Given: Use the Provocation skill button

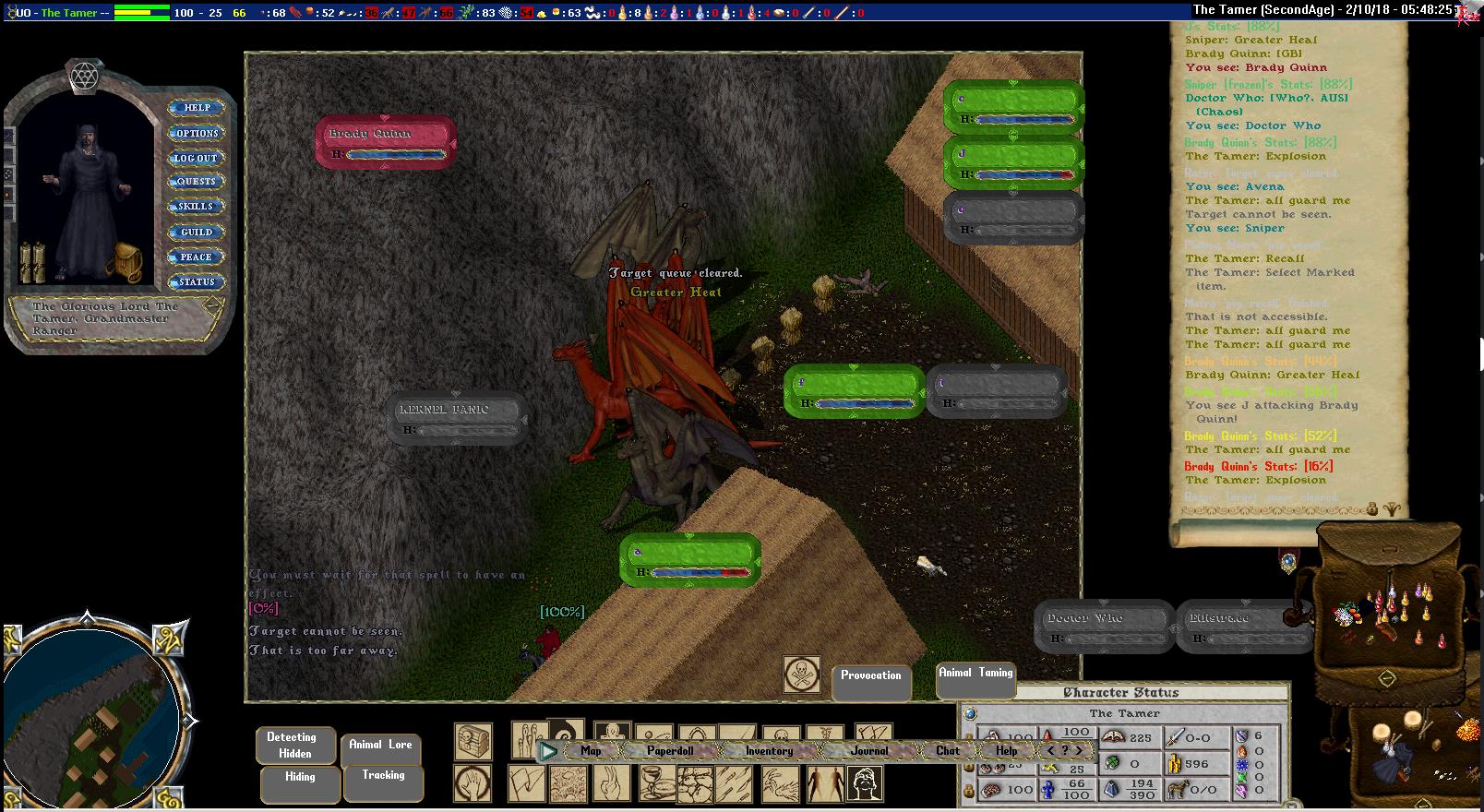Looking at the screenshot, I should tap(870, 681).
